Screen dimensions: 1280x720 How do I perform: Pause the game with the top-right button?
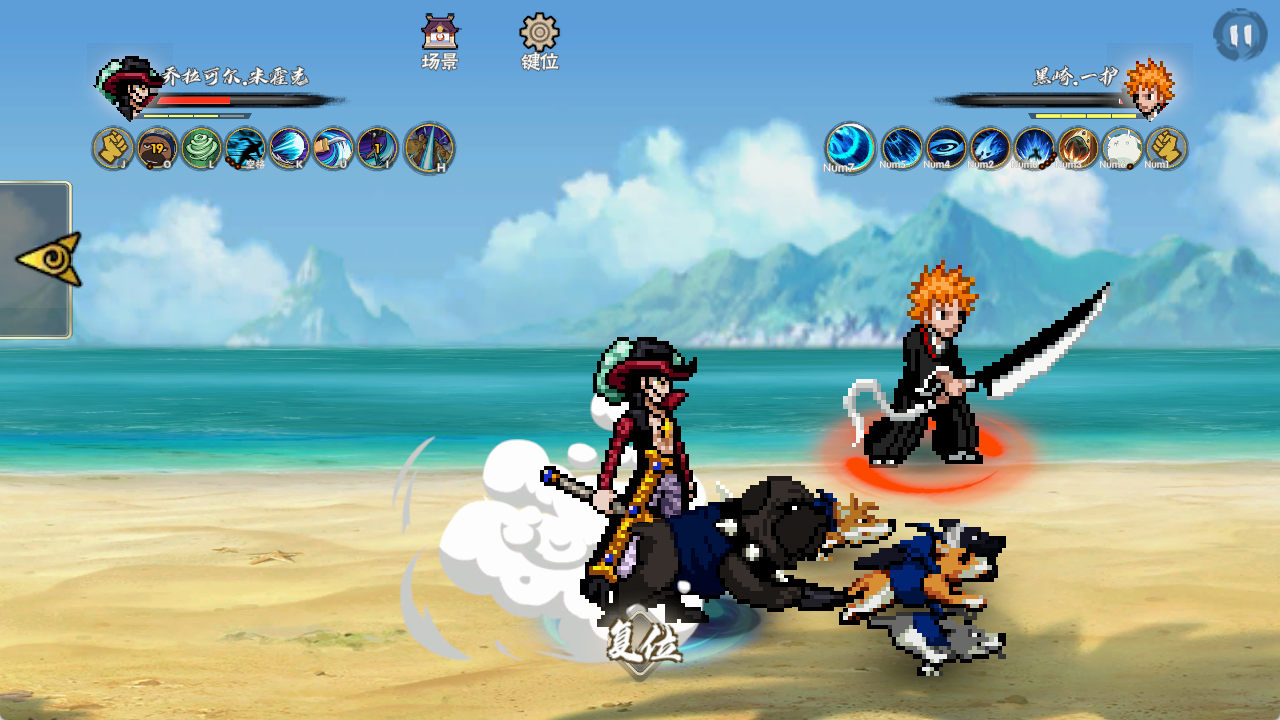[1240, 35]
